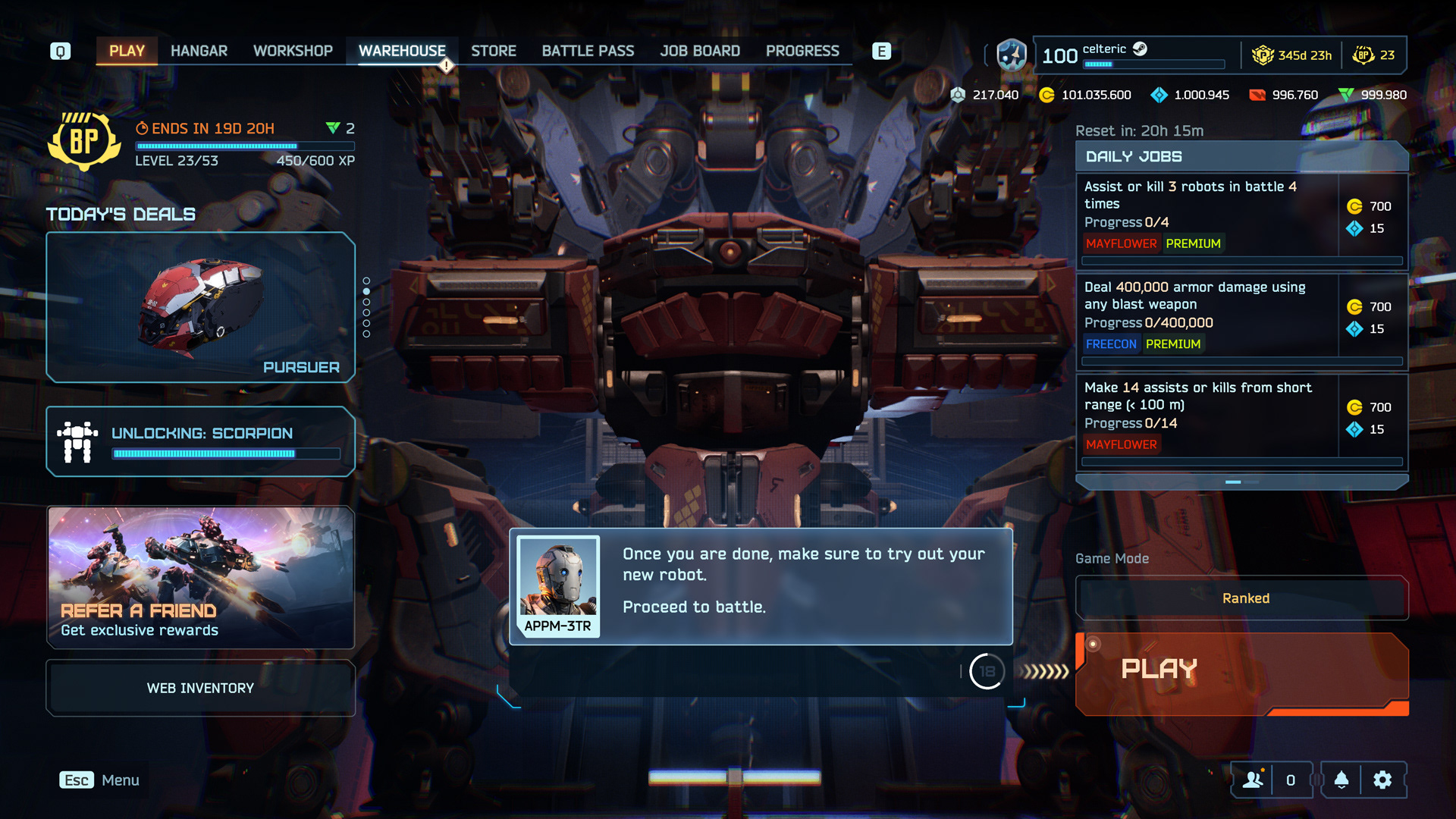Screen dimensions: 1456x819
Task: Open the Refer a Friend banner
Action: tap(201, 577)
